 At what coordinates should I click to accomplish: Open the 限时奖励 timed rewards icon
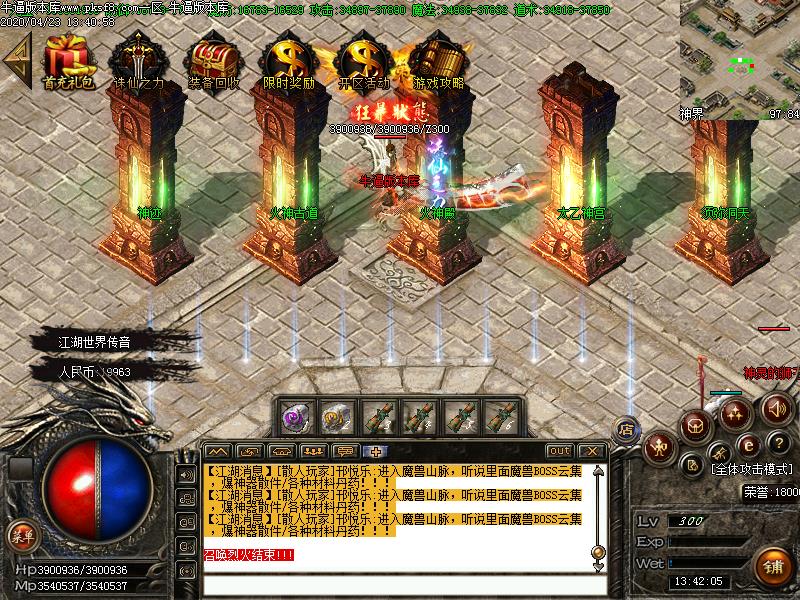pyautogui.click(x=288, y=58)
